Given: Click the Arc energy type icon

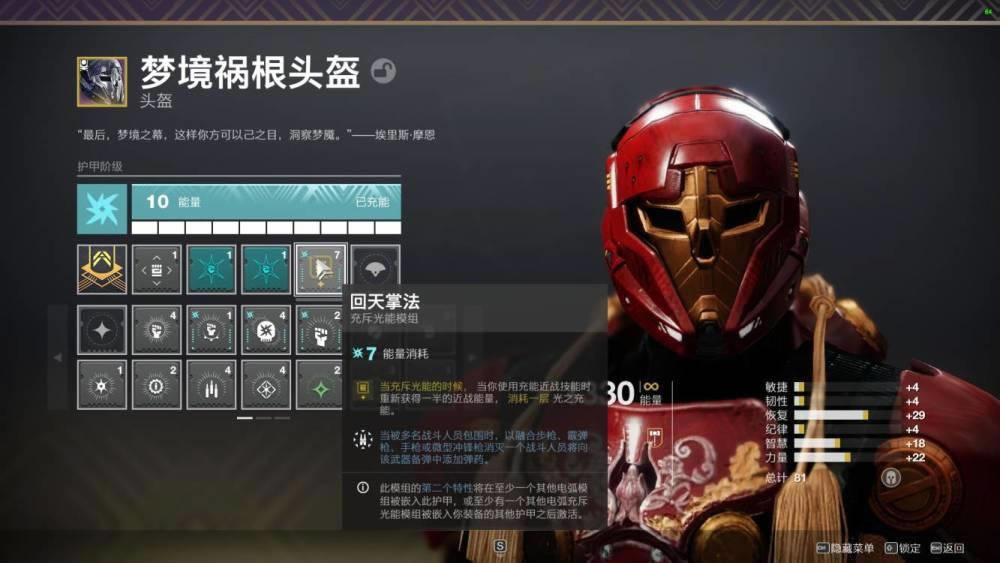Looking at the screenshot, I should pyautogui.click(x=102, y=209).
